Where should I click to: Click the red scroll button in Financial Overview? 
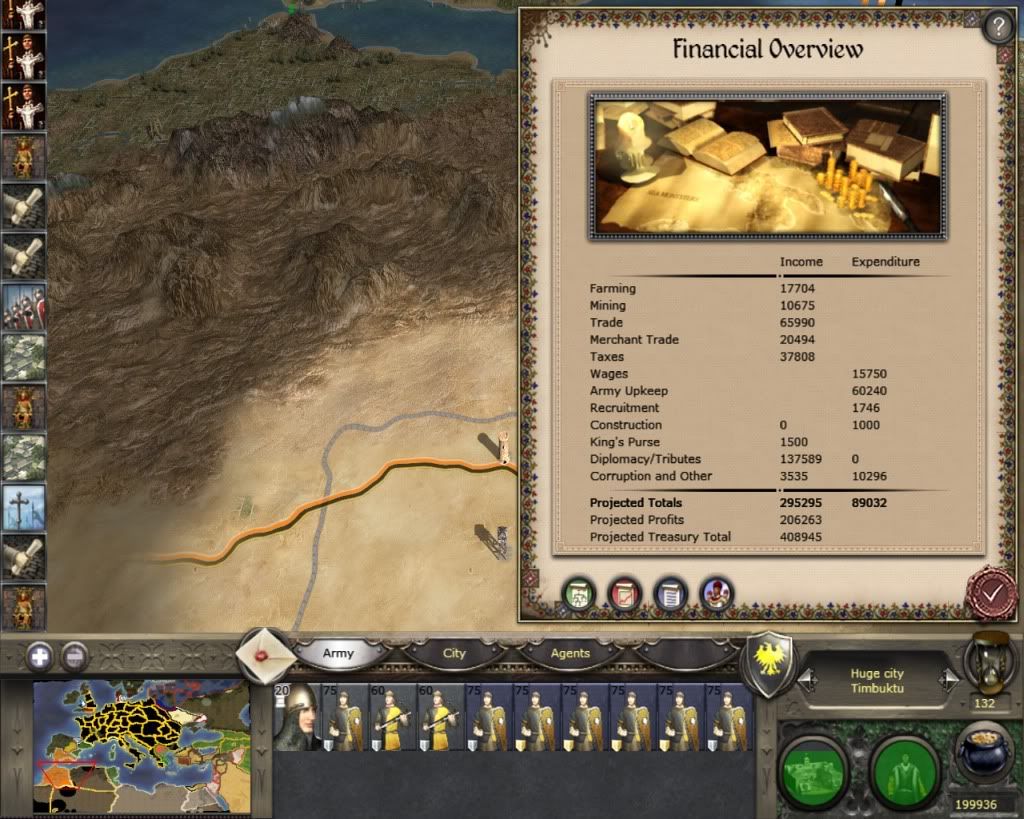click(x=625, y=594)
